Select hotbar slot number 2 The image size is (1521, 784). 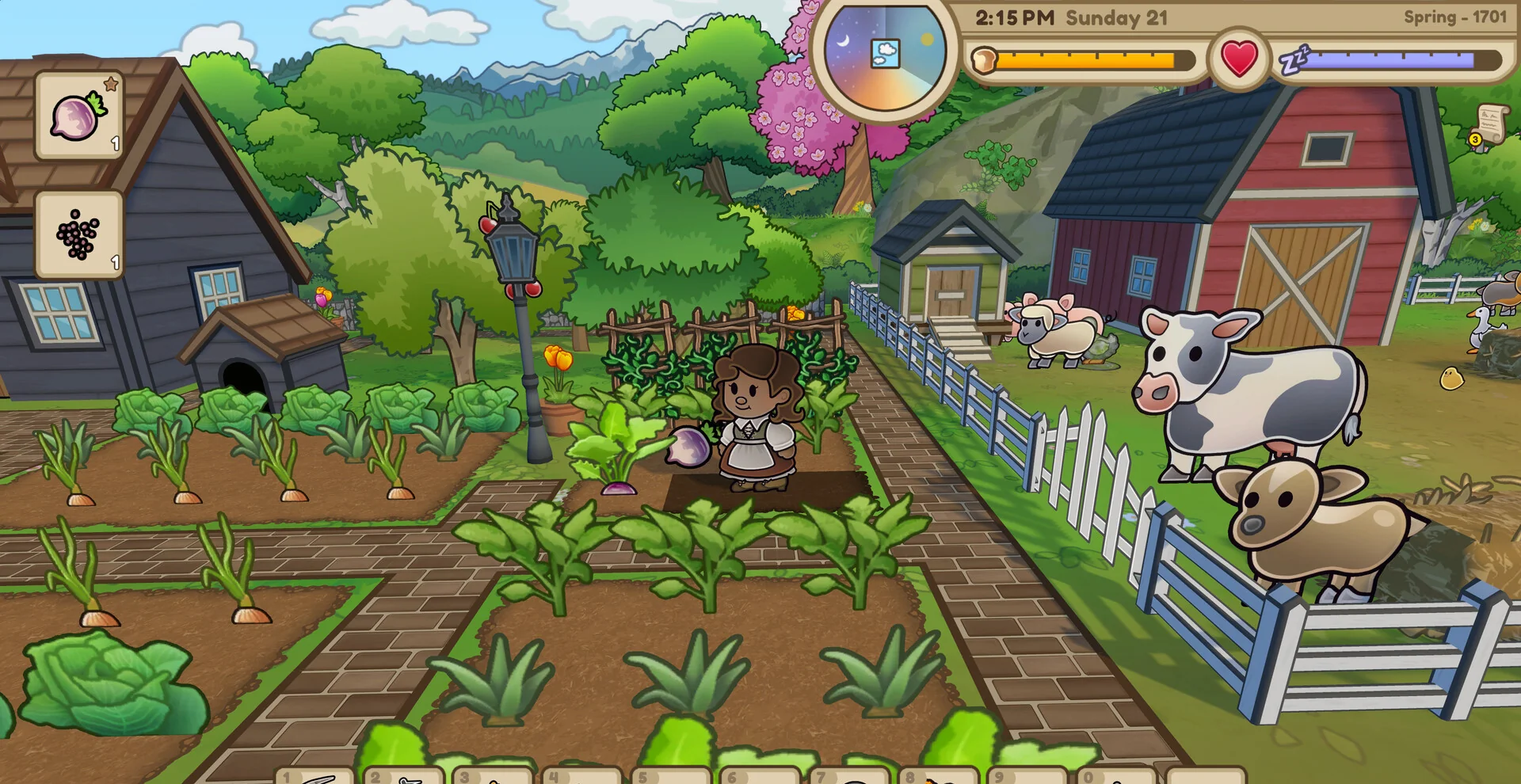pos(405,776)
